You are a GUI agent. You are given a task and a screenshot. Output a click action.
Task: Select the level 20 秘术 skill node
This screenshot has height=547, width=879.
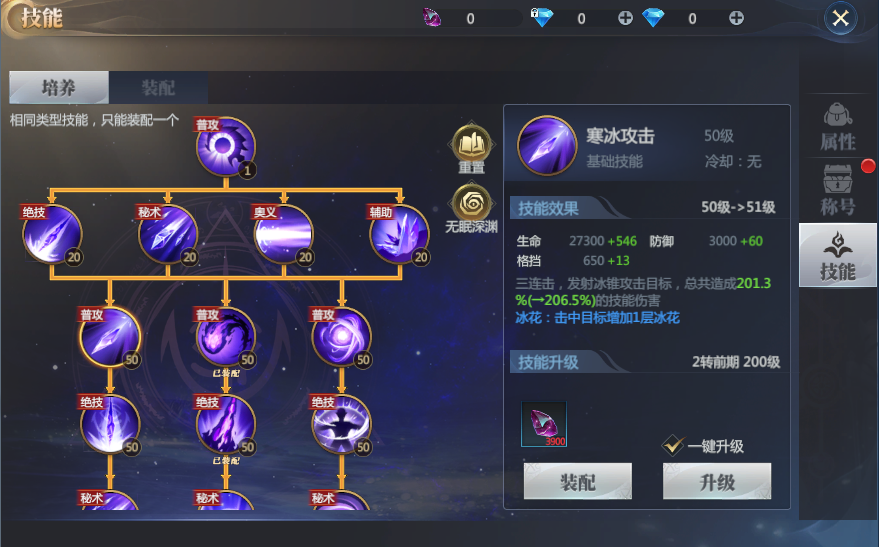[167, 234]
